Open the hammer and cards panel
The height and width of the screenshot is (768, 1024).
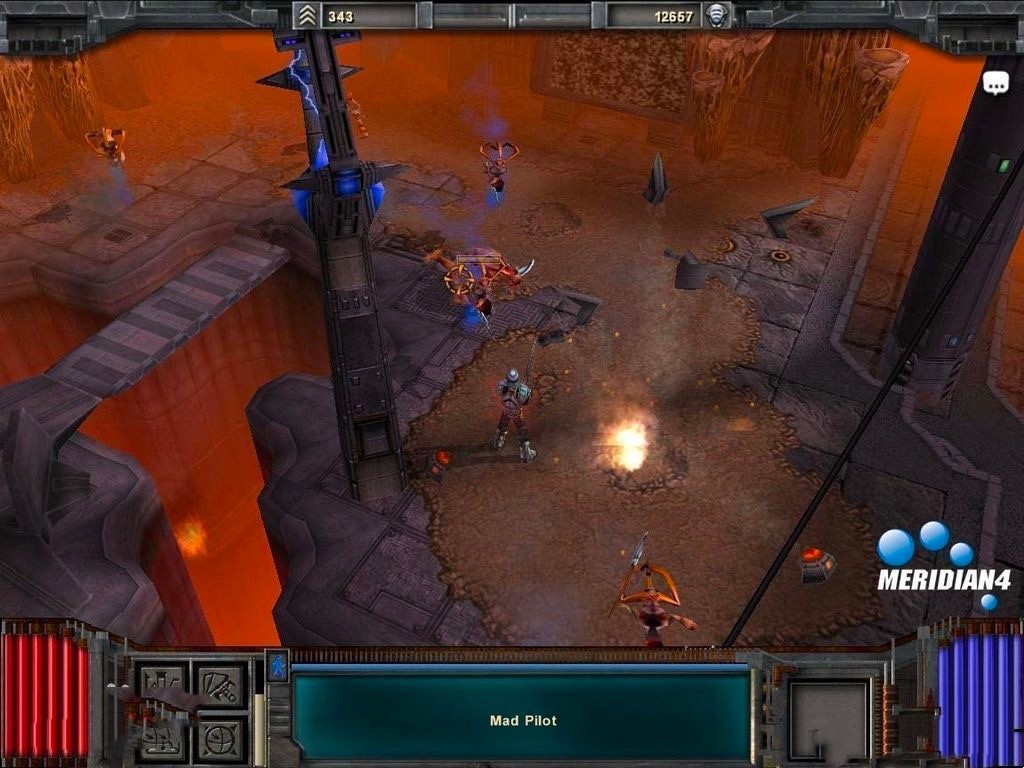(220, 683)
